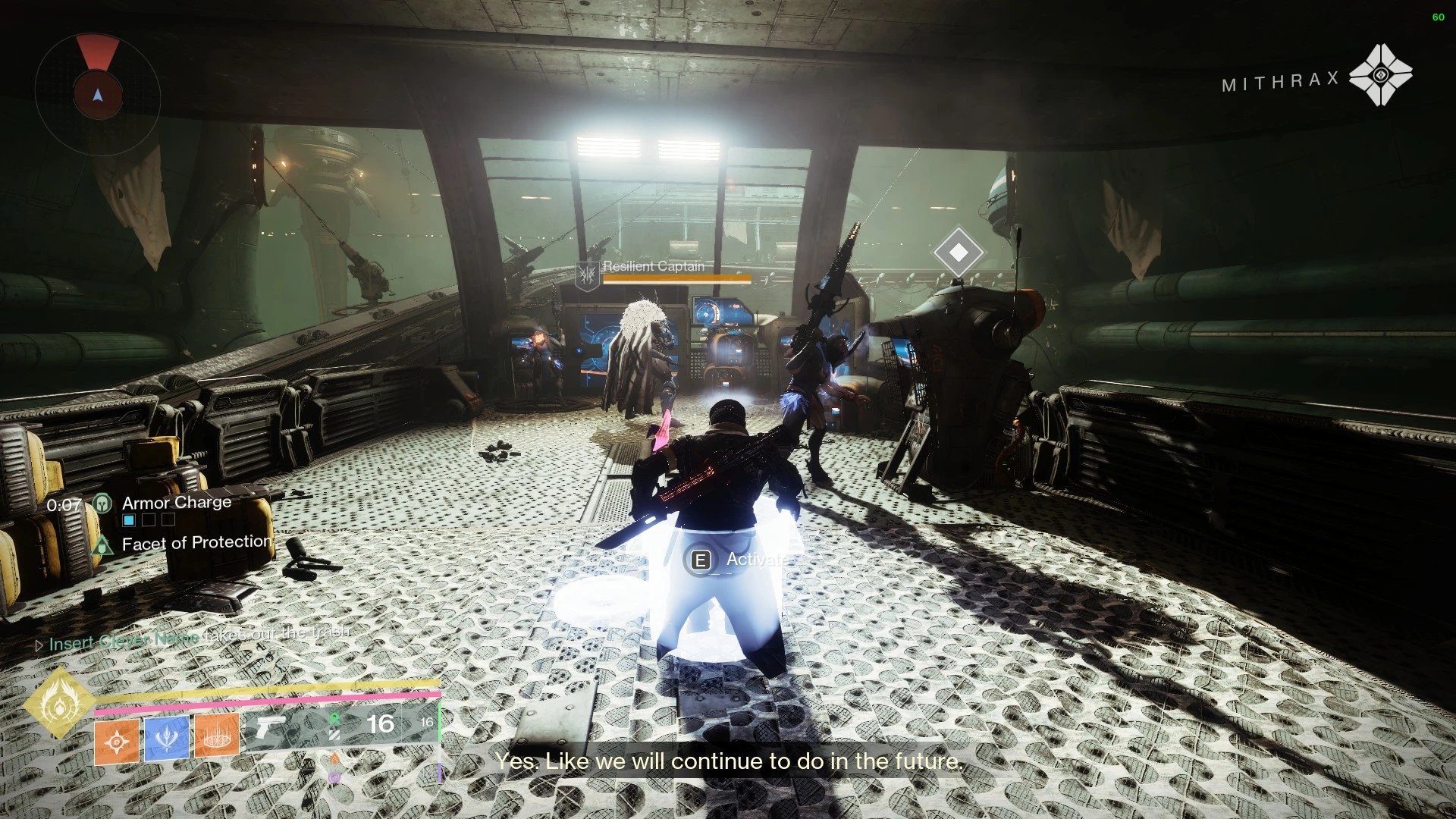1456x819 pixels.
Task: Click the Resilient Captain emblem icon
Action: 587,275
